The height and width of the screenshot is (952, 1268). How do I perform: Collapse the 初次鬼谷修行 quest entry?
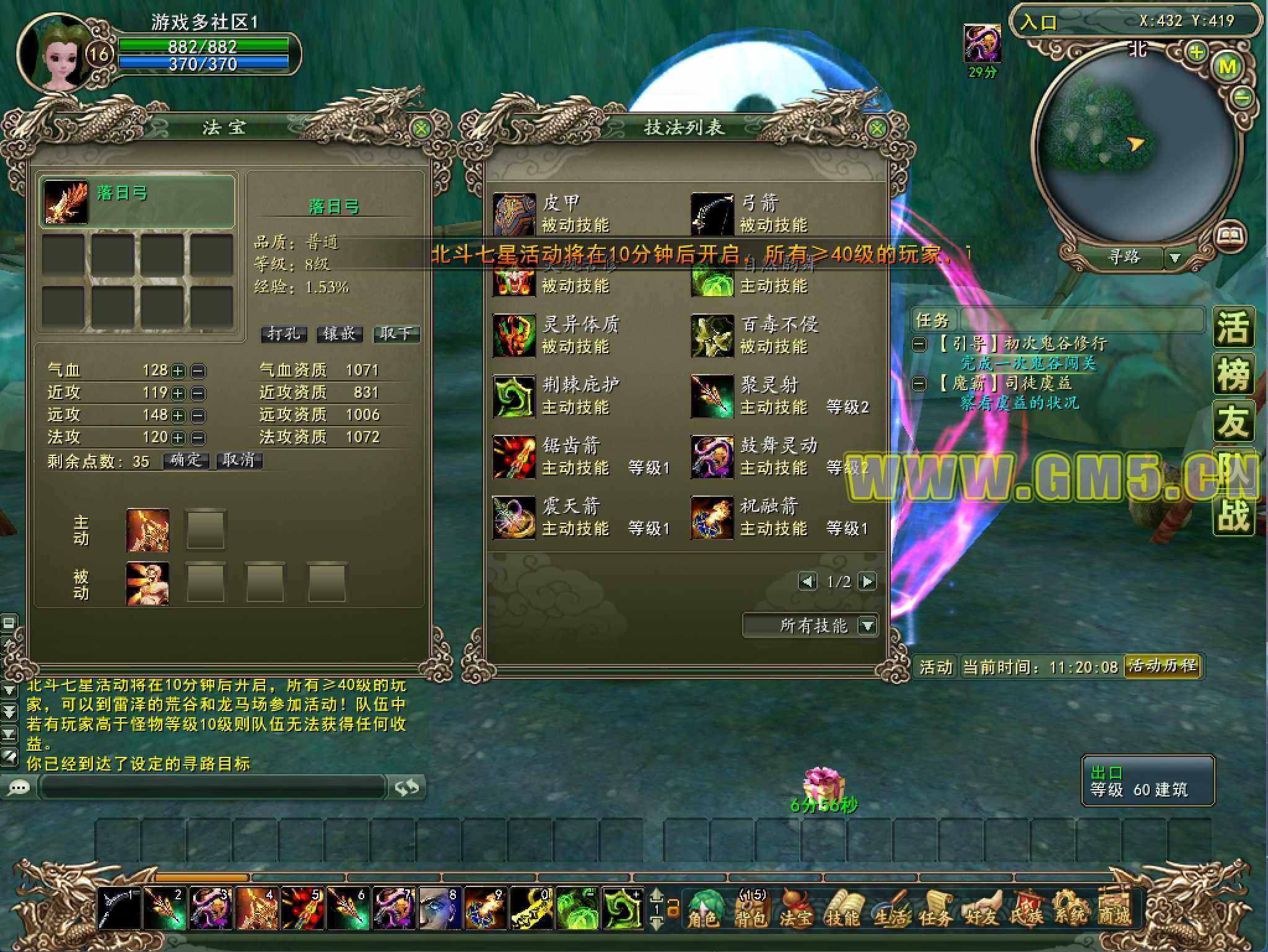920,344
